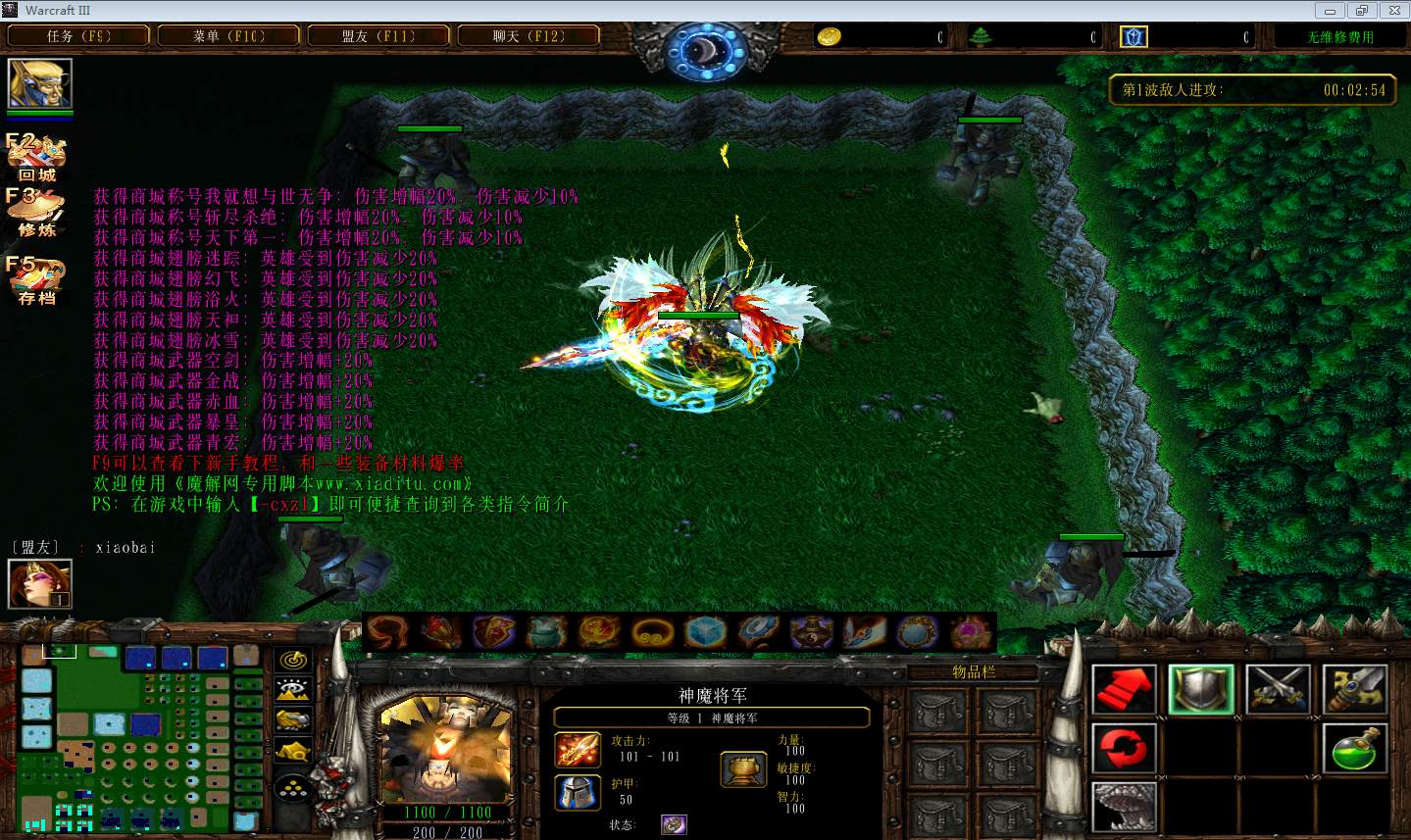This screenshot has height=840, width=1411.
Task: Open the 聊天 (F12) chat log
Action: tap(529, 36)
